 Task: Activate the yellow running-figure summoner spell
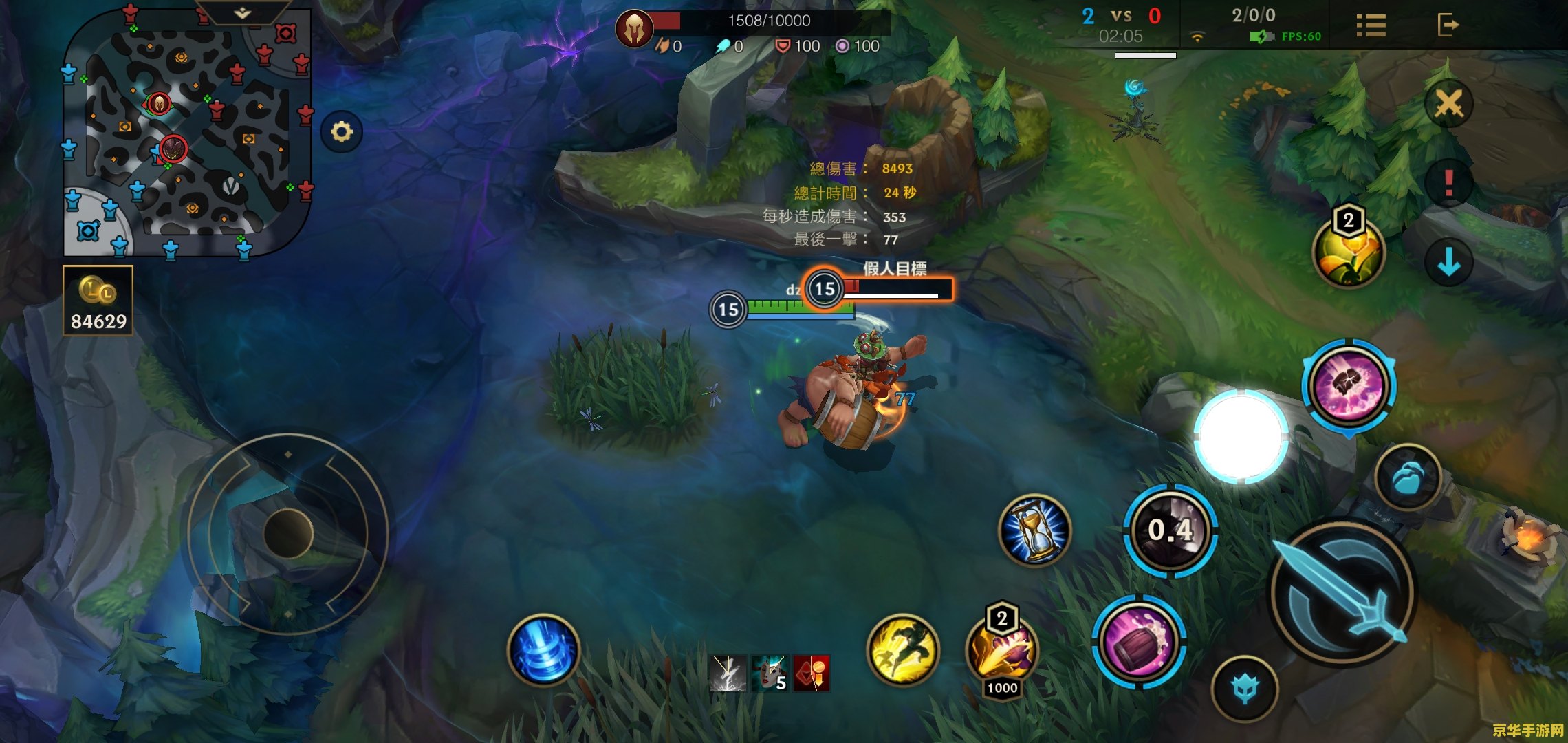click(903, 650)
